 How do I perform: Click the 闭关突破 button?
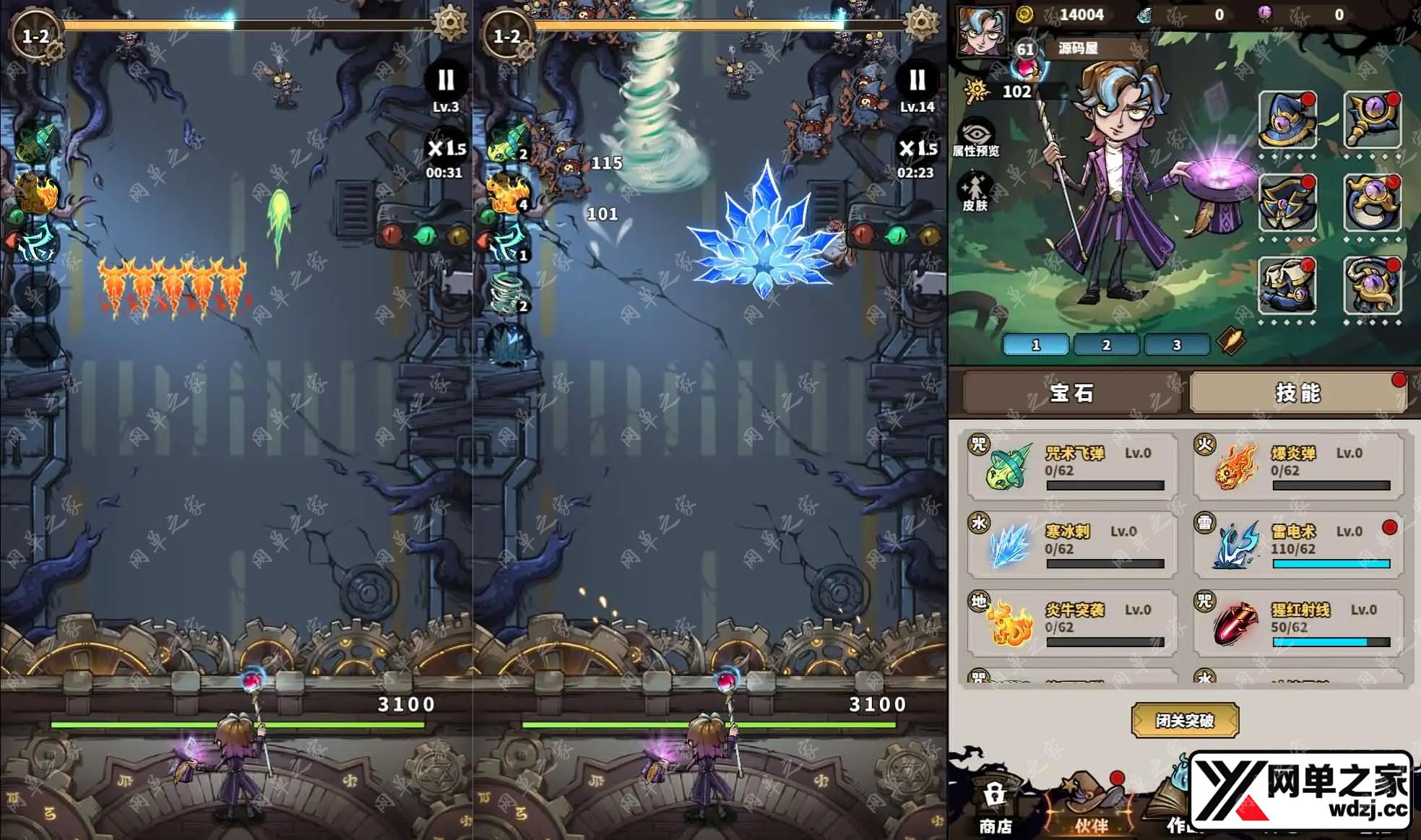point(1185,720)
